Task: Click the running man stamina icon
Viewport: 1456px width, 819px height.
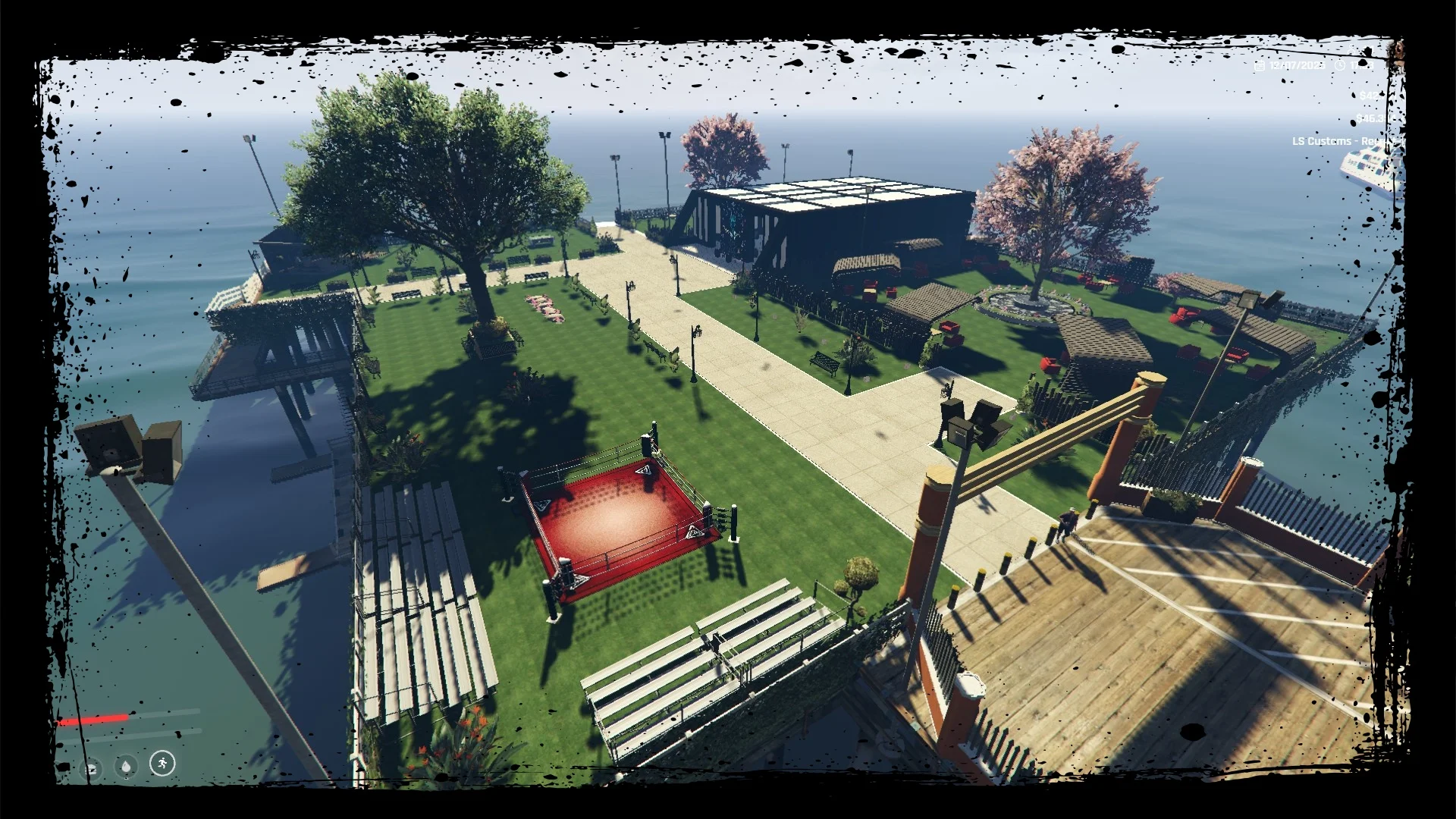Action: pyautogui.click(x=162, y=763)
